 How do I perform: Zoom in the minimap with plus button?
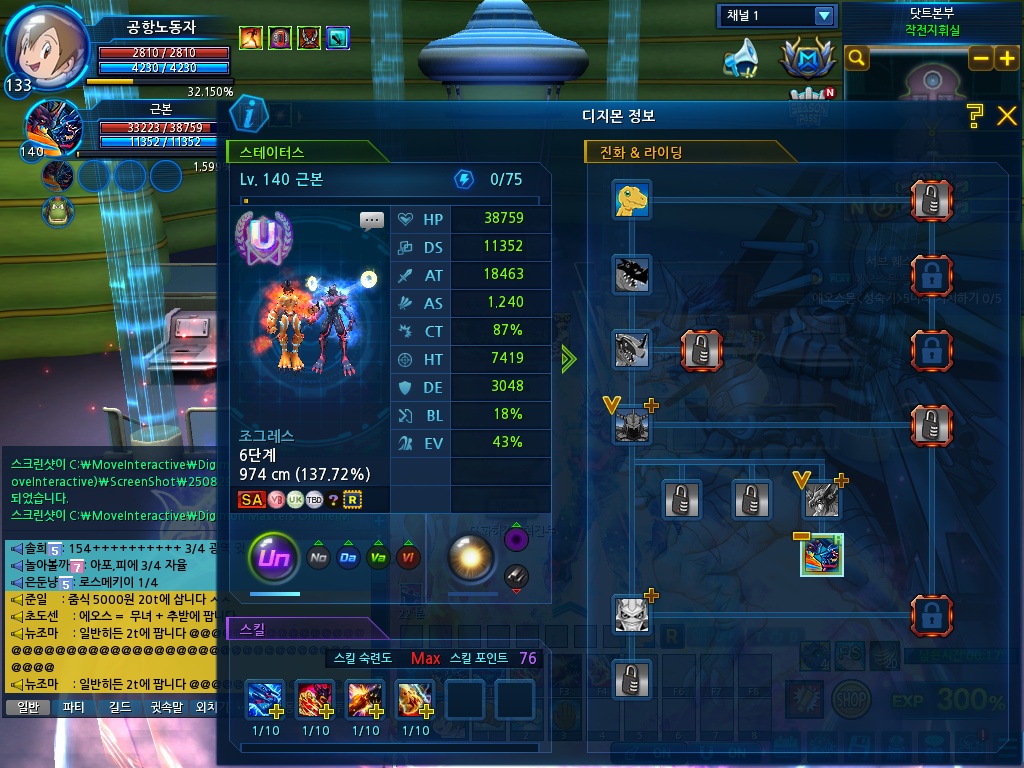tap(1005, 59)
